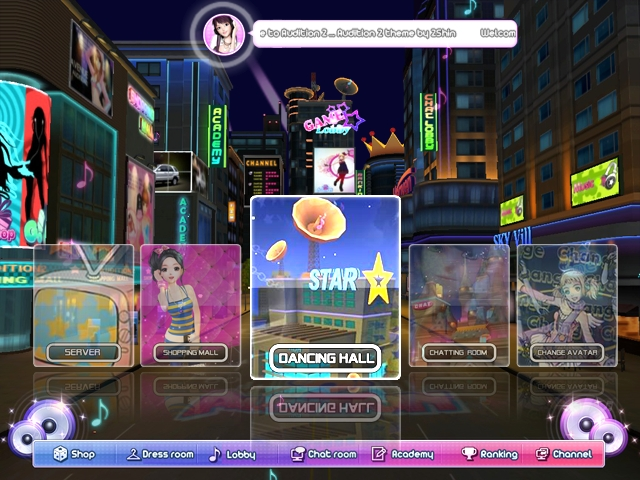
Task: Enter the Dancing Hall
Action: coord(325,287)
